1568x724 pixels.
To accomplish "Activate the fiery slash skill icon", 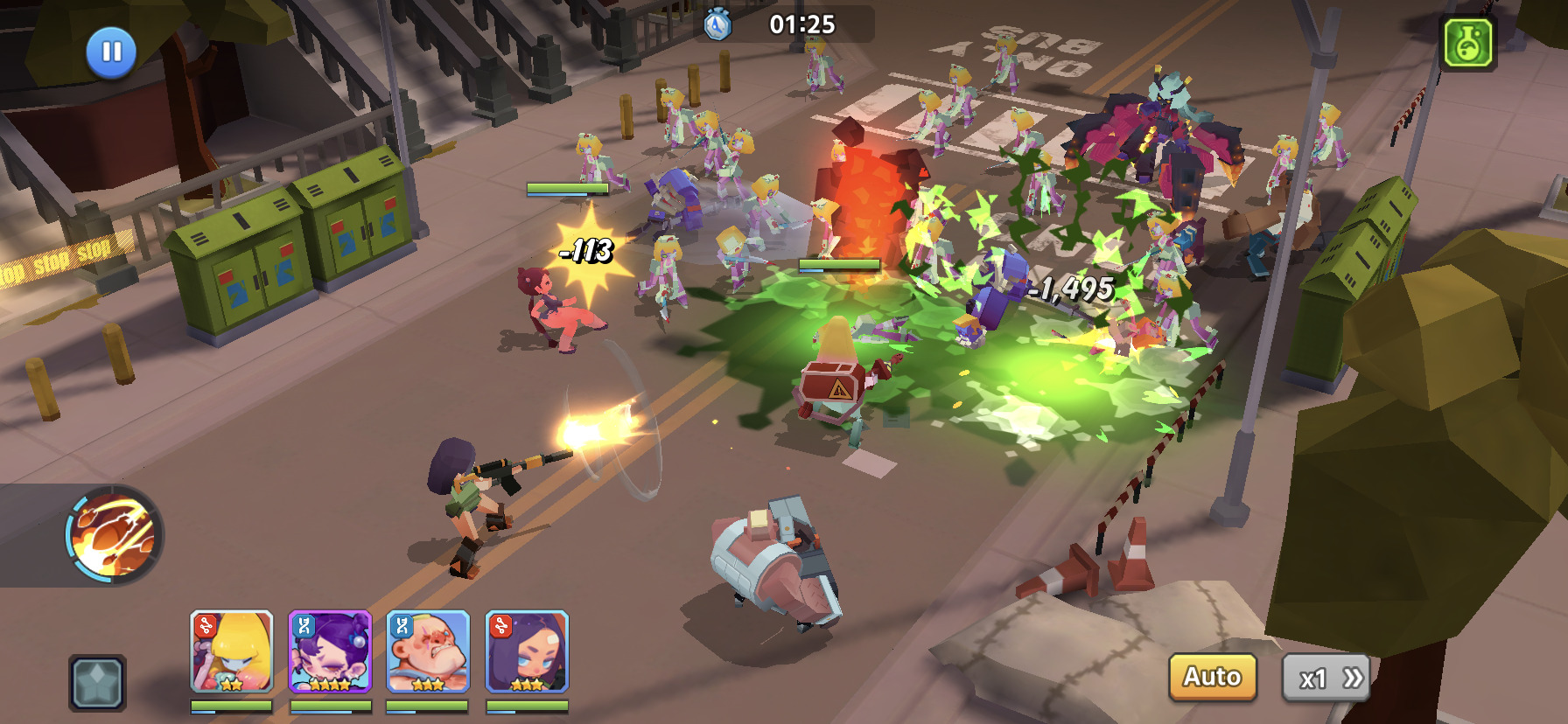I will point(114,534).
